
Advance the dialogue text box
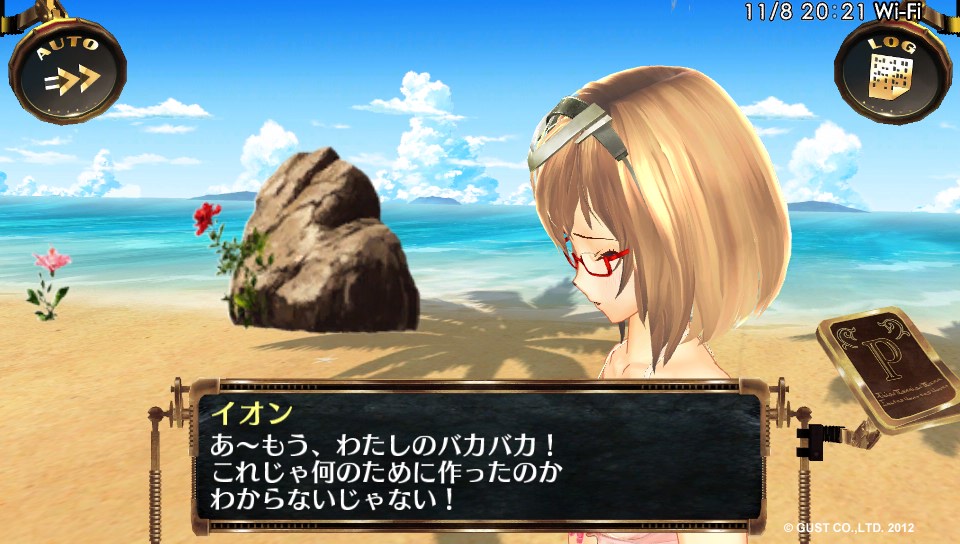tap(476, 455)
